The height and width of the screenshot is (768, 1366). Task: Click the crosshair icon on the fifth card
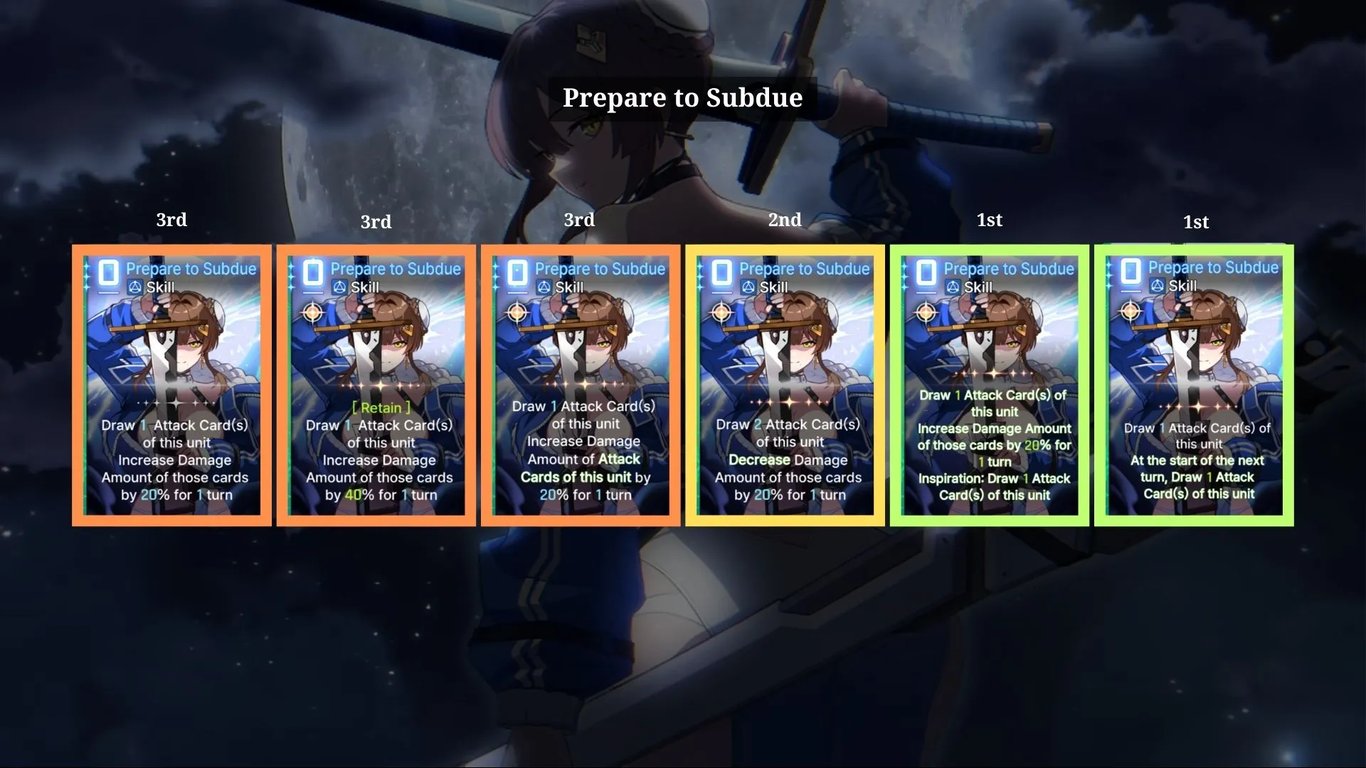point(925,311)
